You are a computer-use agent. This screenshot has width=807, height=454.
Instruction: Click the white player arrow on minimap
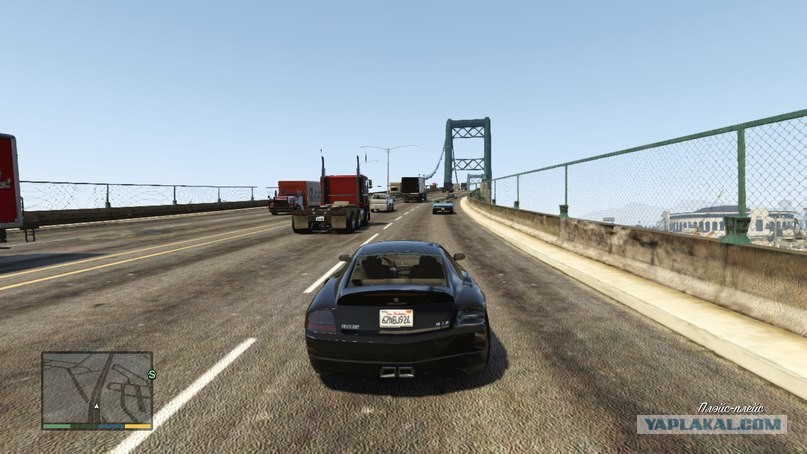coord(96,407)
